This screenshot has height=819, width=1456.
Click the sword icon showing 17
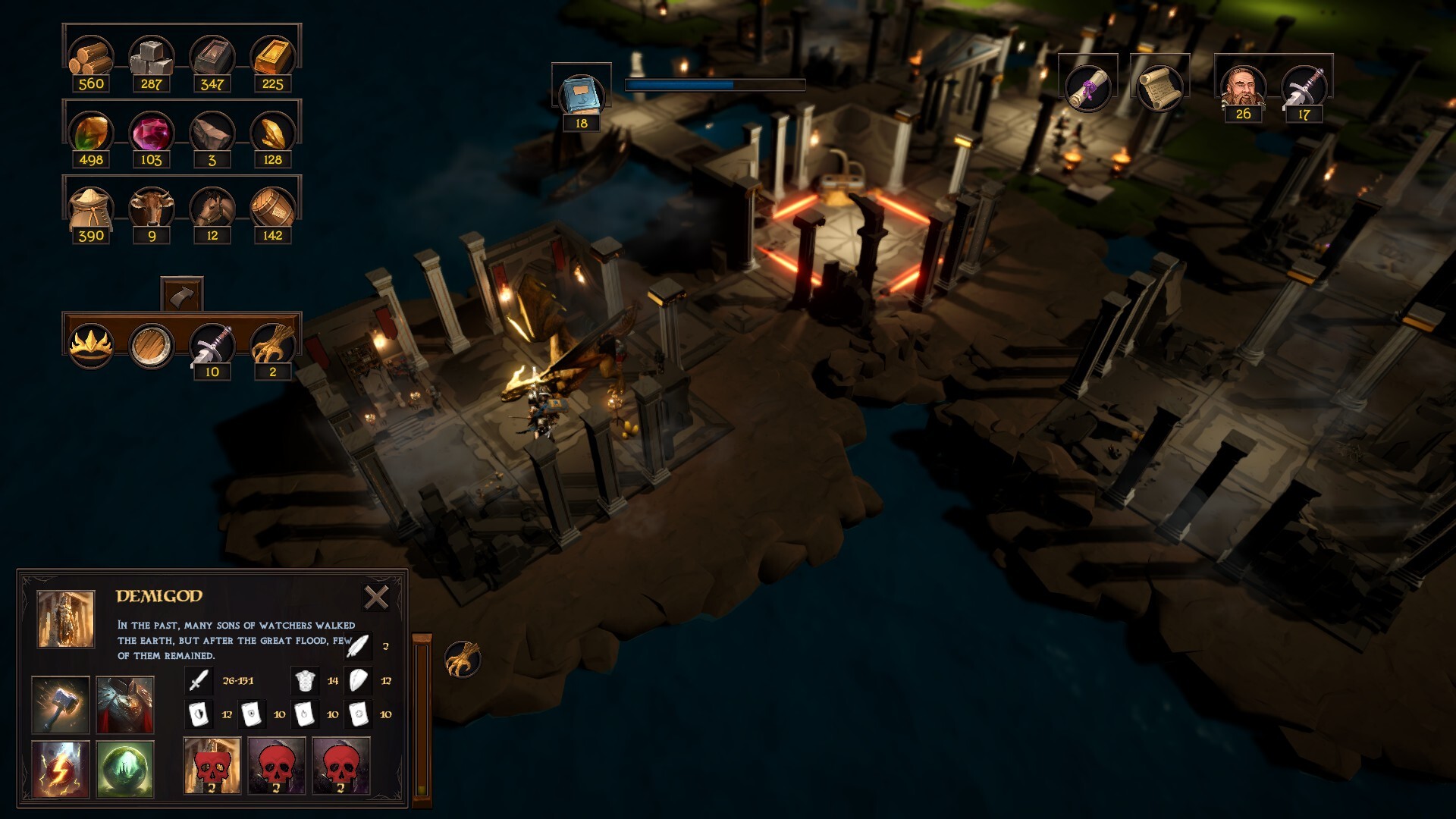tap(1304, 87)
